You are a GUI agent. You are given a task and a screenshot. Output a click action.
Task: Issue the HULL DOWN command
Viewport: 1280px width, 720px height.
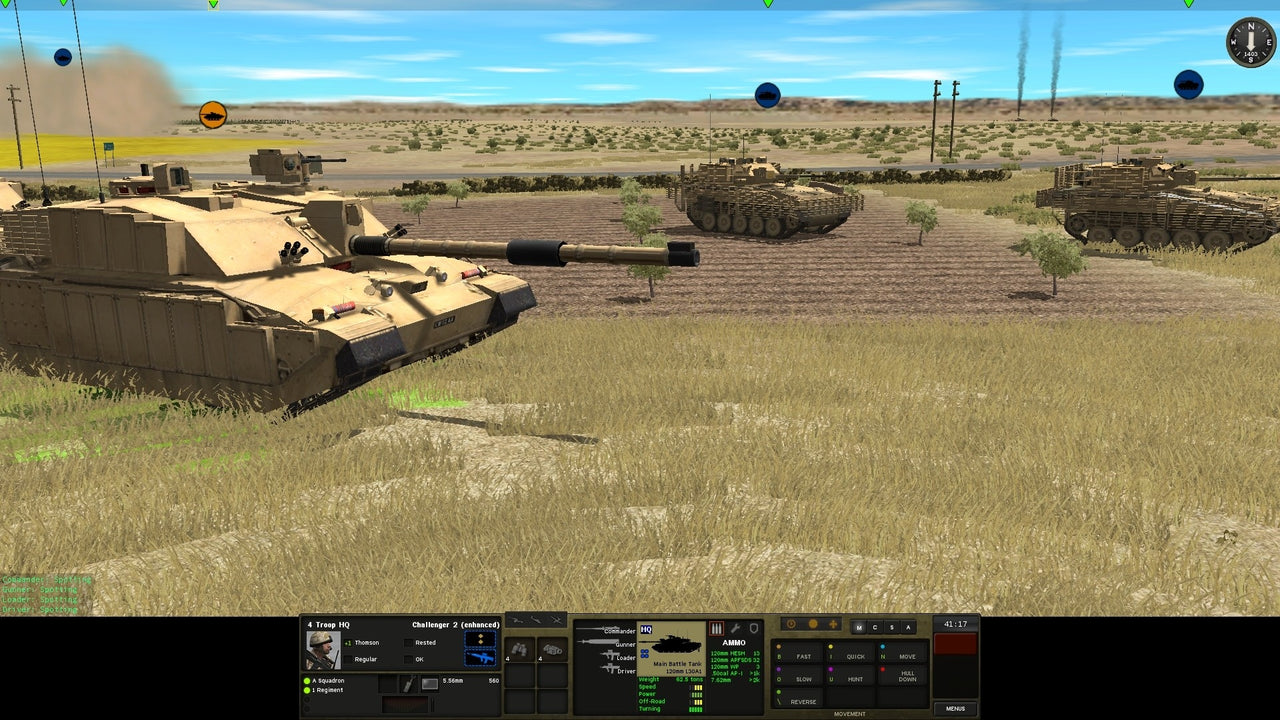pyautogui.click(x=908, y=674)
